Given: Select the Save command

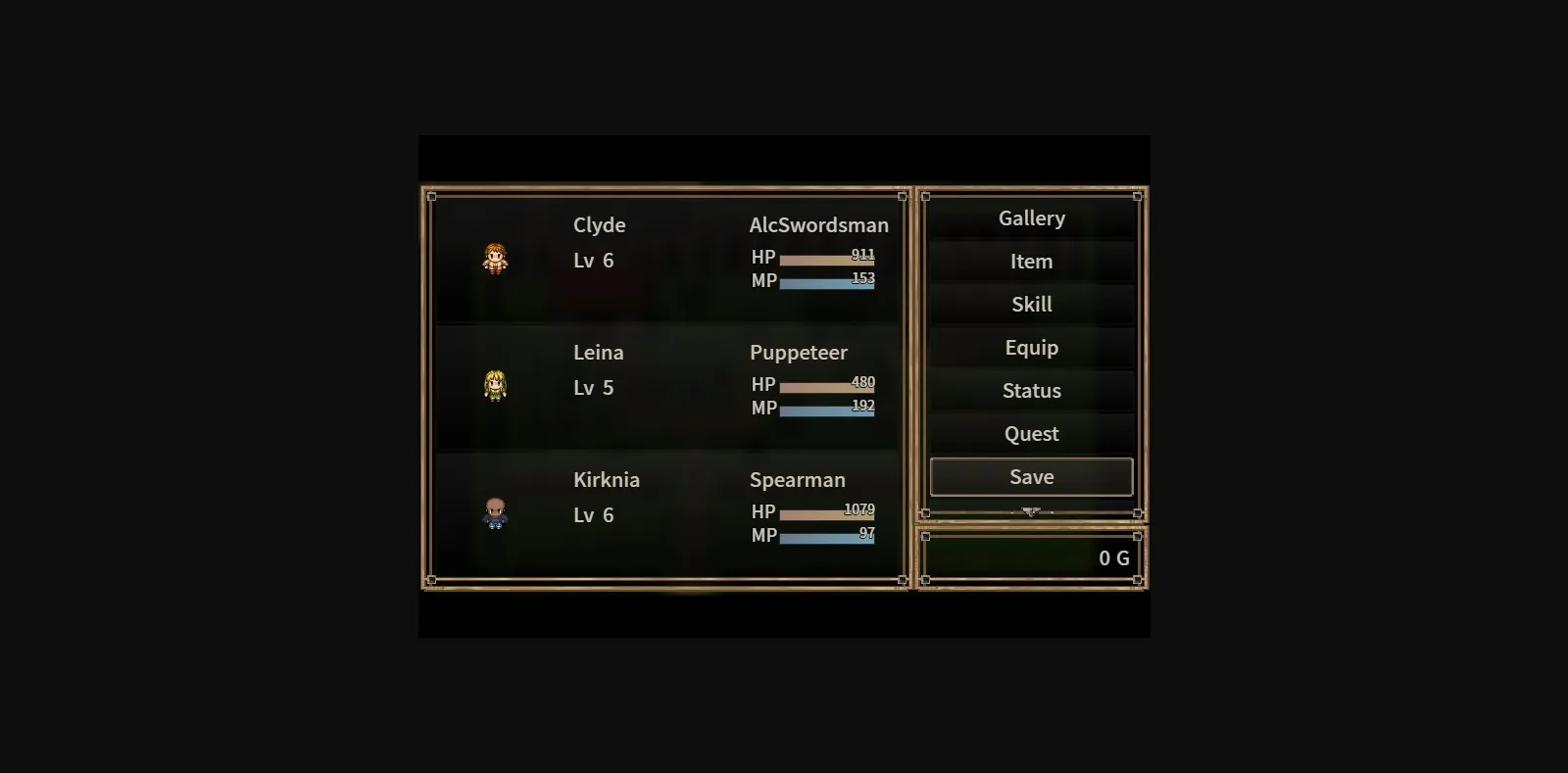Looking at the screenshot, I should point(1030,476).
